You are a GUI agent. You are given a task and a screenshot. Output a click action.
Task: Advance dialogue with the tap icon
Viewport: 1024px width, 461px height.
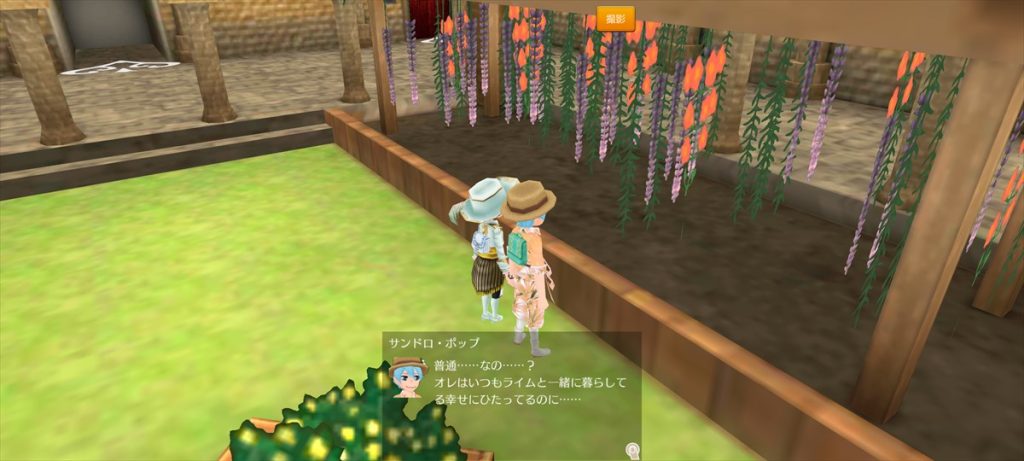[x=632, y=449]
